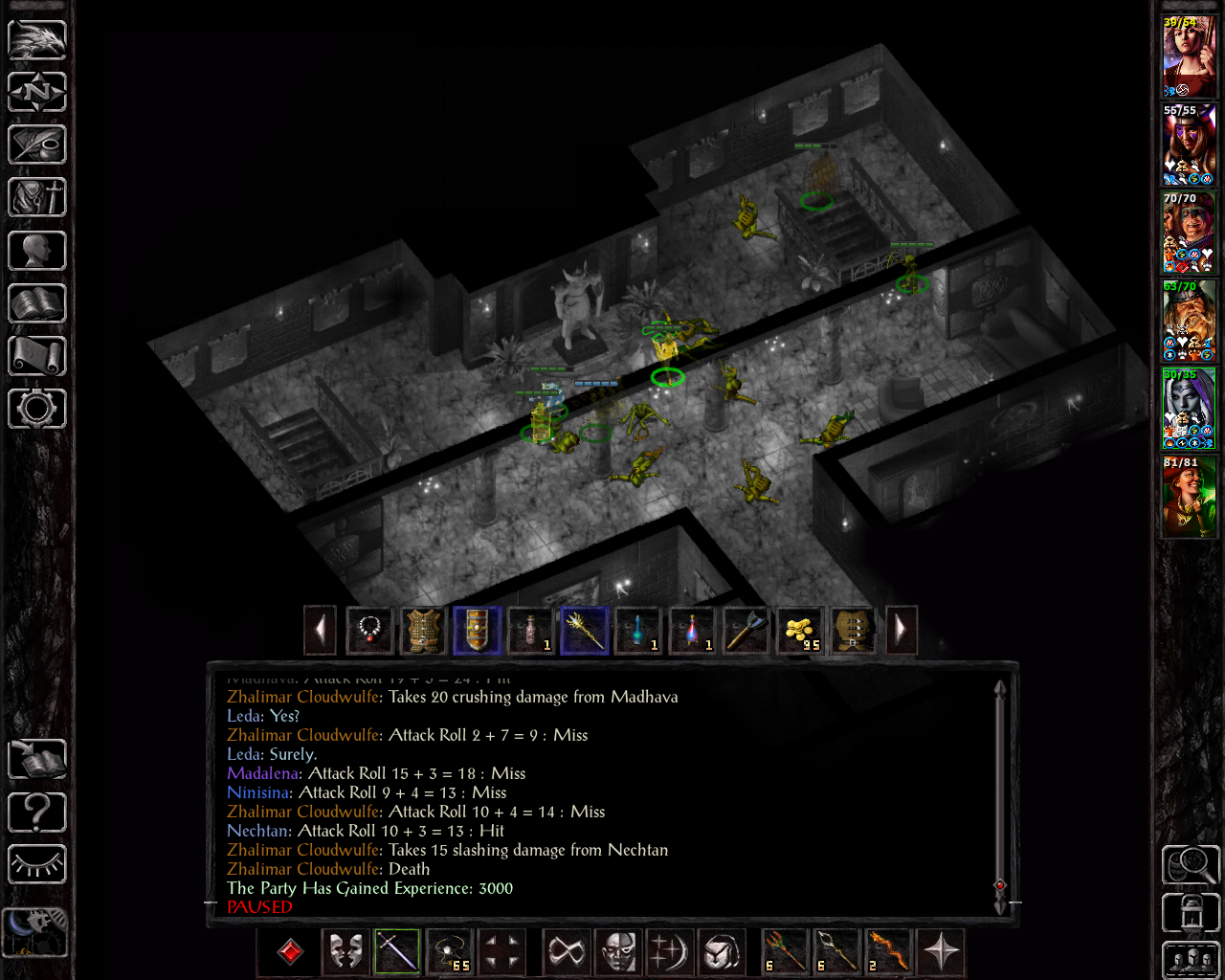Open the options gear button

tap(37, 409)
